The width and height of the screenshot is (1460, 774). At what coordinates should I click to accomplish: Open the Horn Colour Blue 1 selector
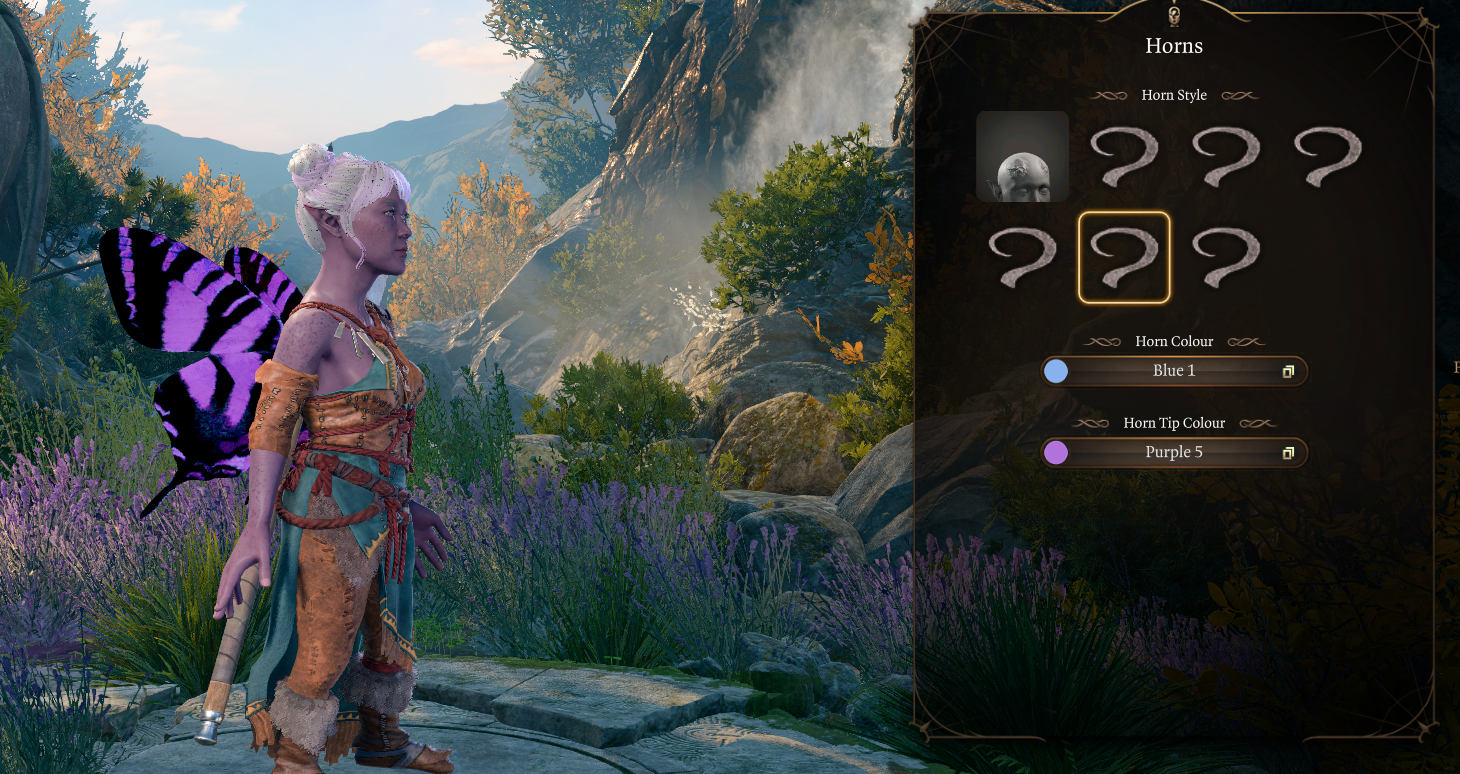click(1173, 371)
